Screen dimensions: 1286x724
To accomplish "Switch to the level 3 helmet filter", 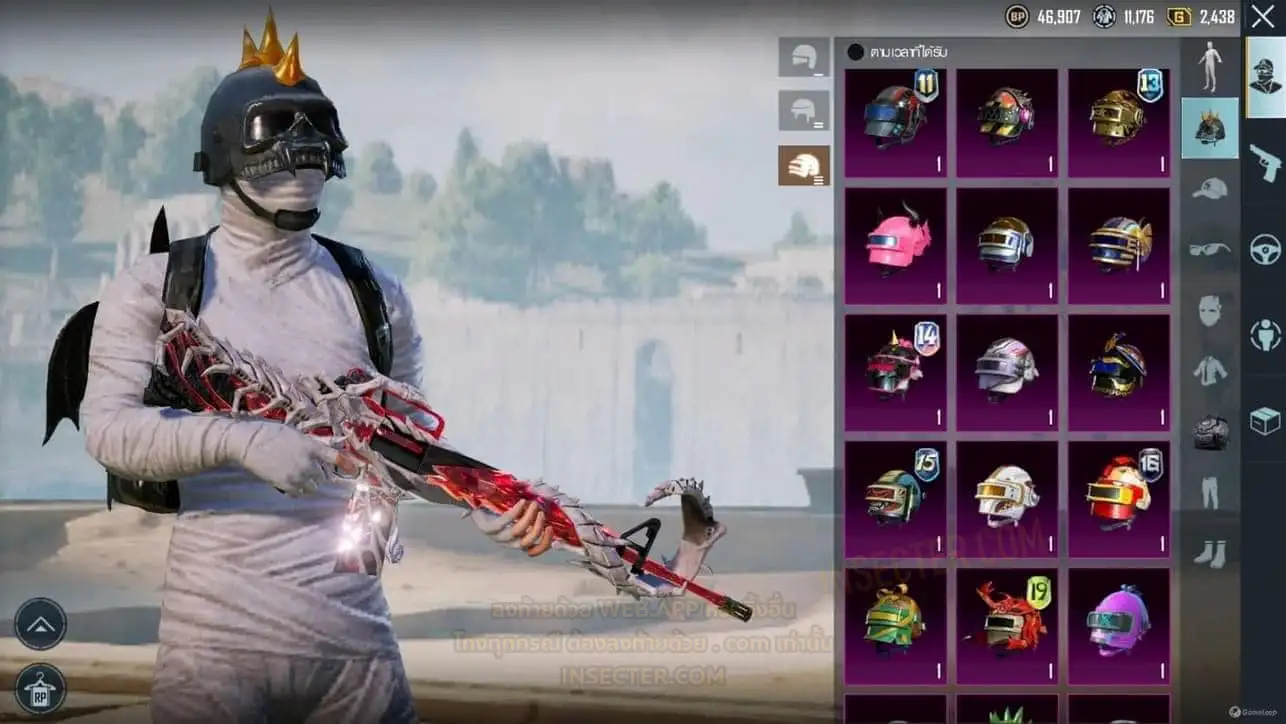I will coord(804,165).
